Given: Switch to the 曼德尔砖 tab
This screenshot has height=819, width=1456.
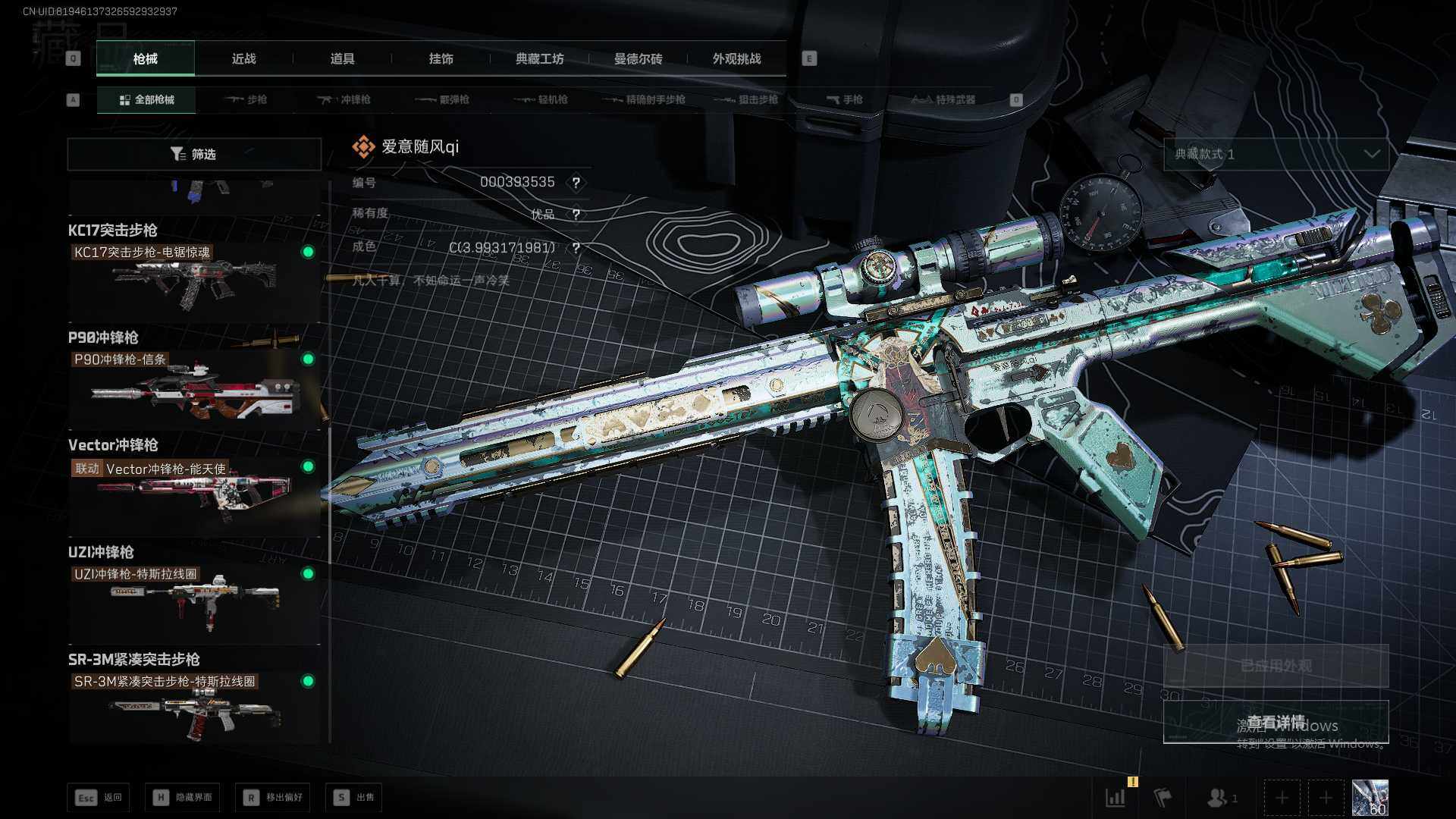Looking at the screenshot, I should tap(638, 58).
